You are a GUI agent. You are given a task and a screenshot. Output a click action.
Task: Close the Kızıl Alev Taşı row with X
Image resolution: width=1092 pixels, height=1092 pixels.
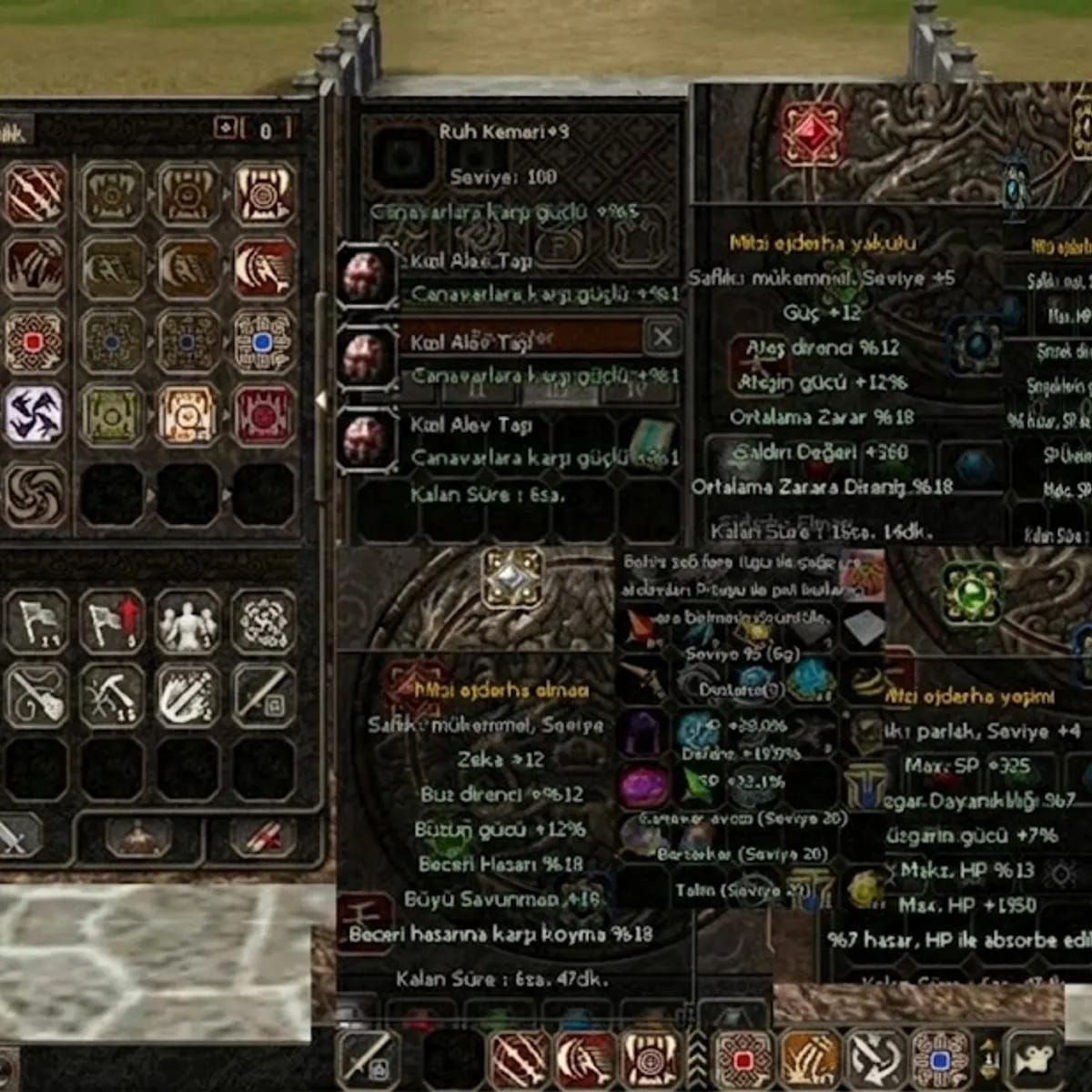pos(662,337)
